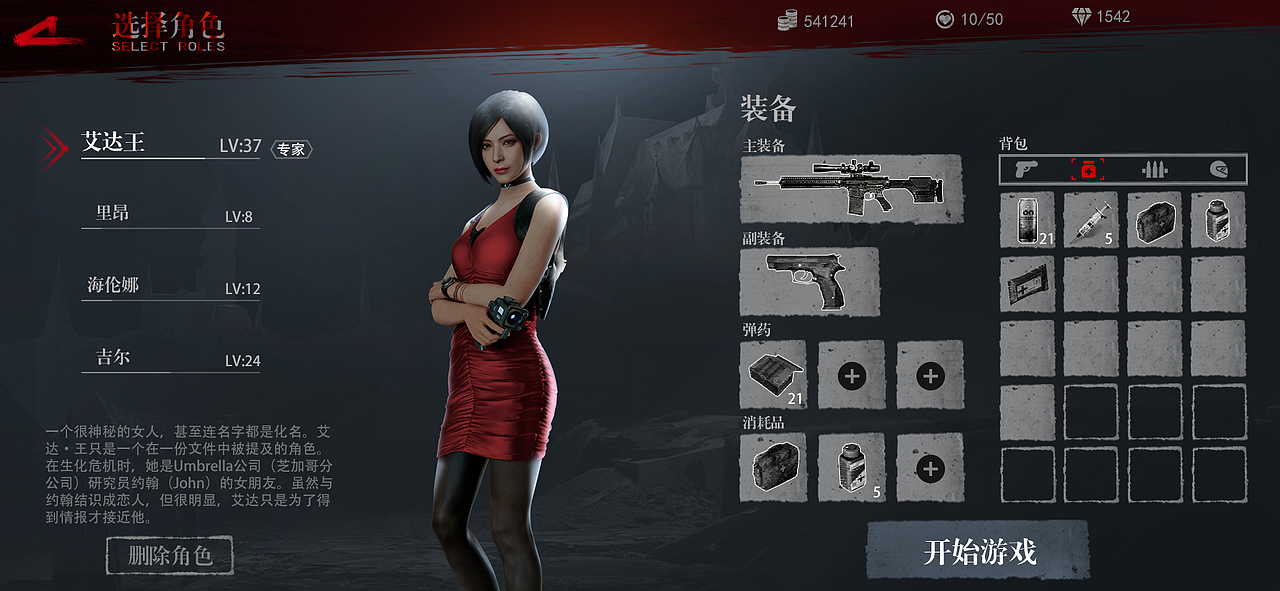Select the primary sniper rifle slot

click(x=851, y=188)
